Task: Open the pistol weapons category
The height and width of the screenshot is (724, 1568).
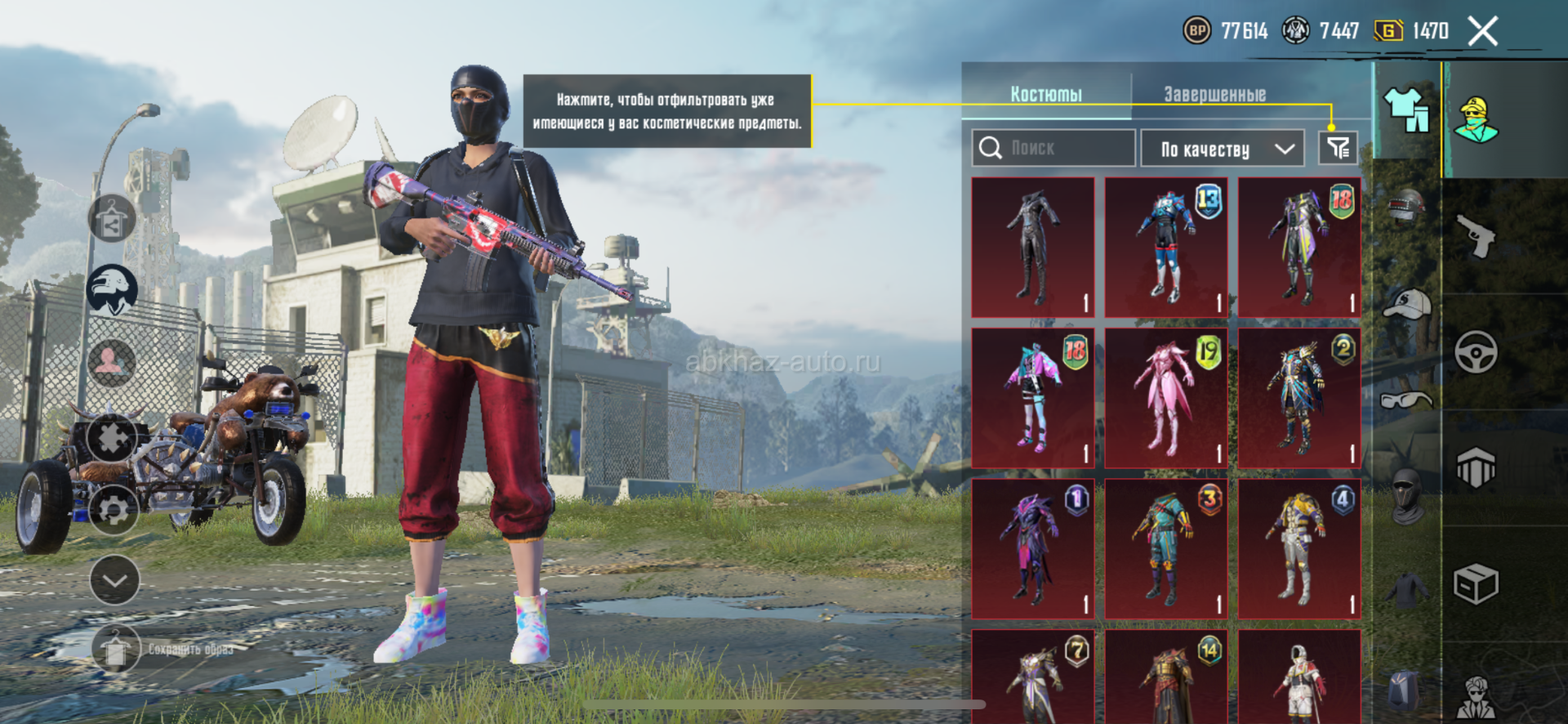Action: [x=1477, y=237]
